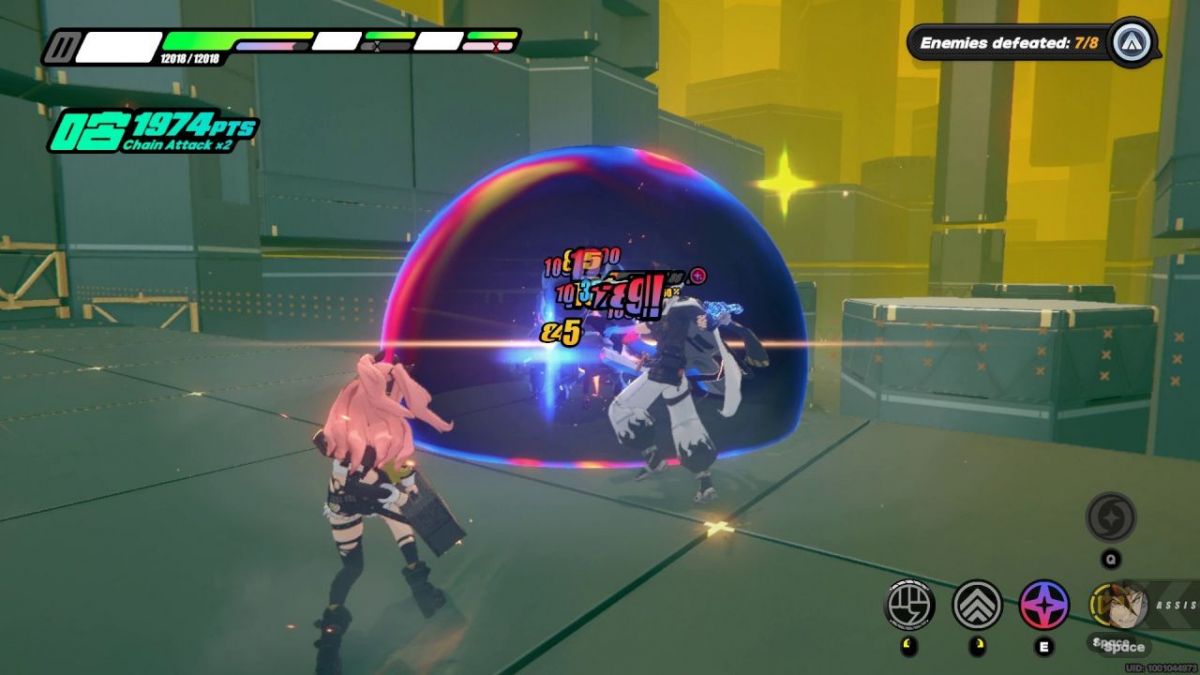Activate the chevron dodge ability
The image size is (1200, 675).
977,604
